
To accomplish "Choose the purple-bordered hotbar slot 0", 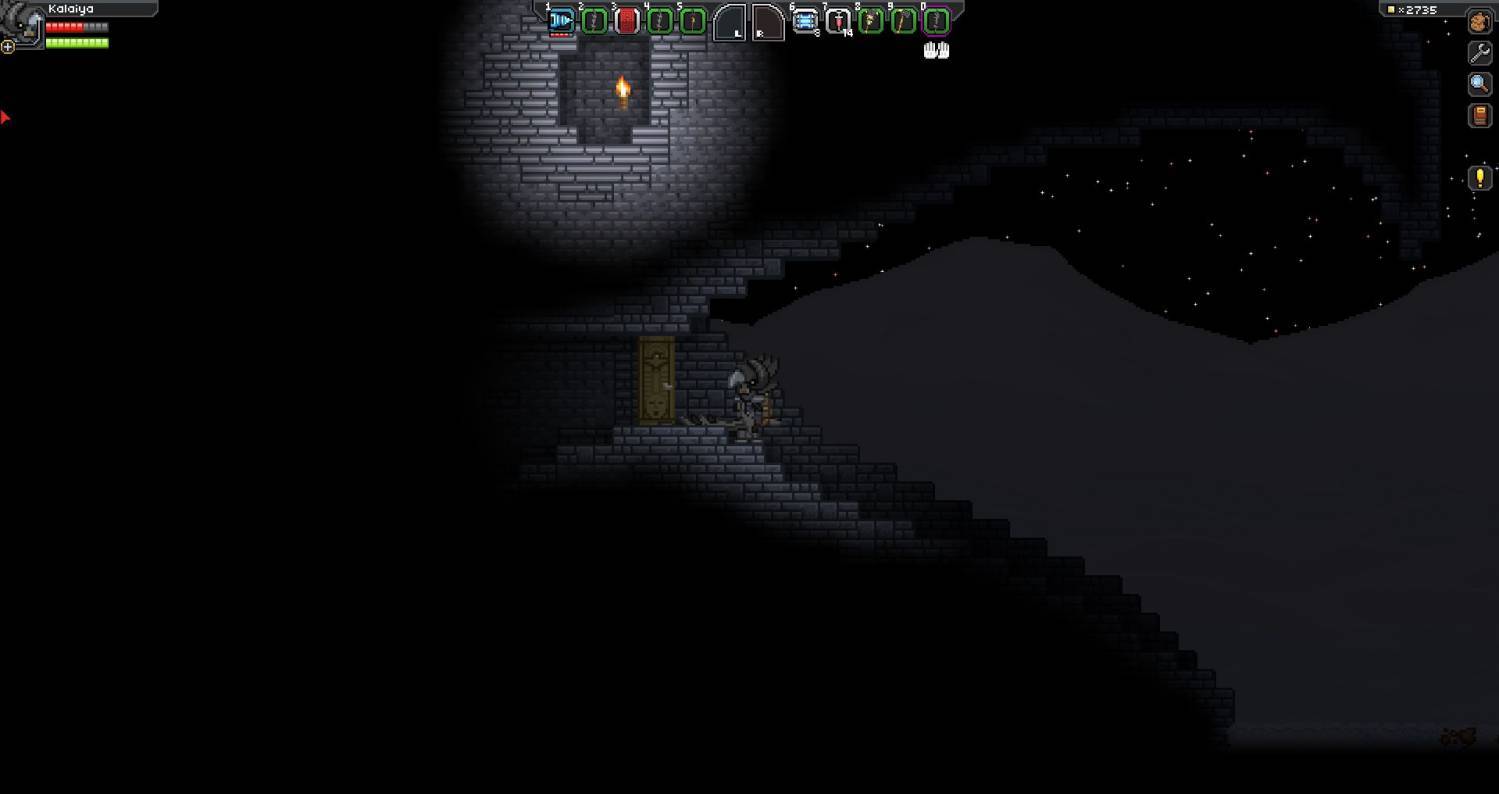I will [x=935, y=20].
